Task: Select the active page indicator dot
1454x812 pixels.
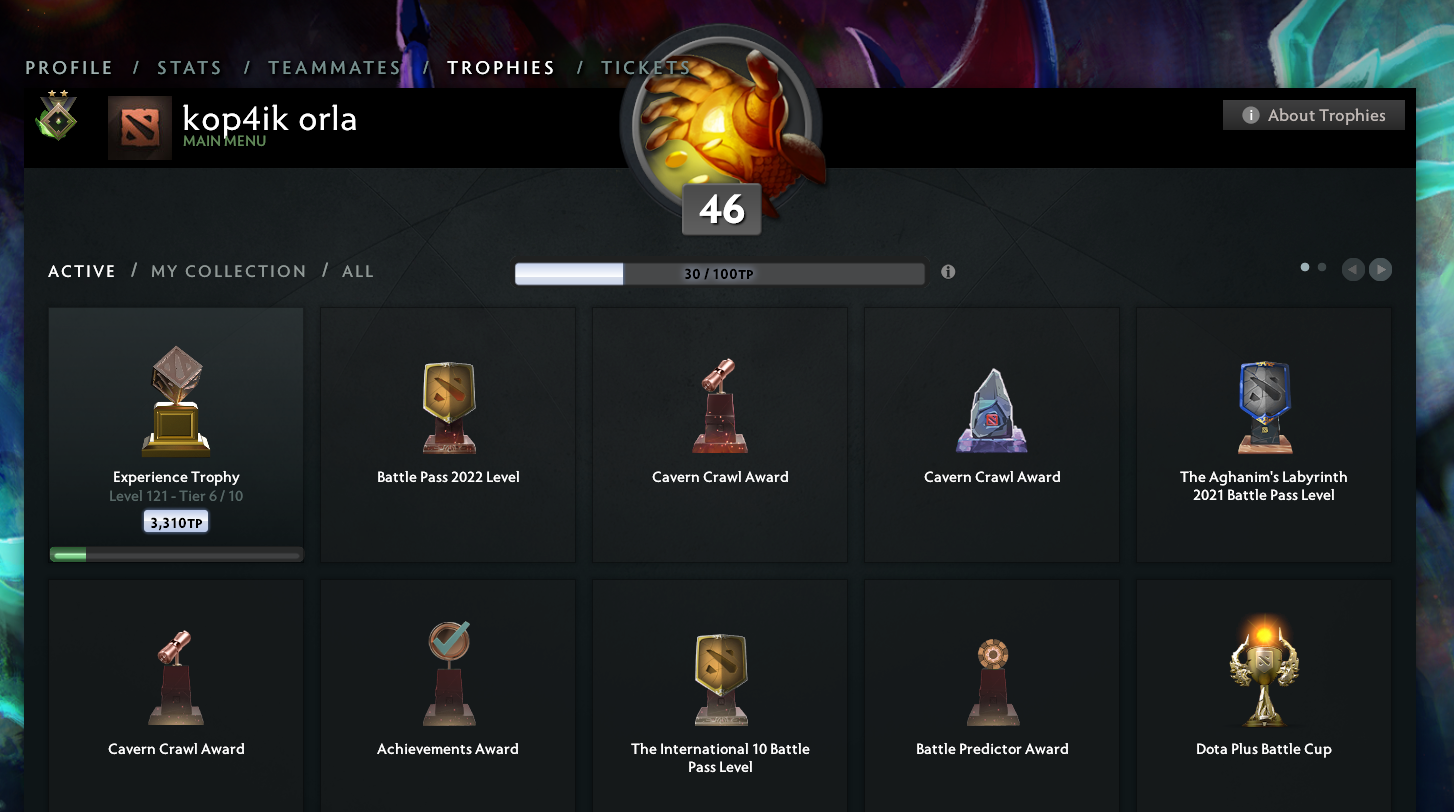Action: (x=1304, y=268)
